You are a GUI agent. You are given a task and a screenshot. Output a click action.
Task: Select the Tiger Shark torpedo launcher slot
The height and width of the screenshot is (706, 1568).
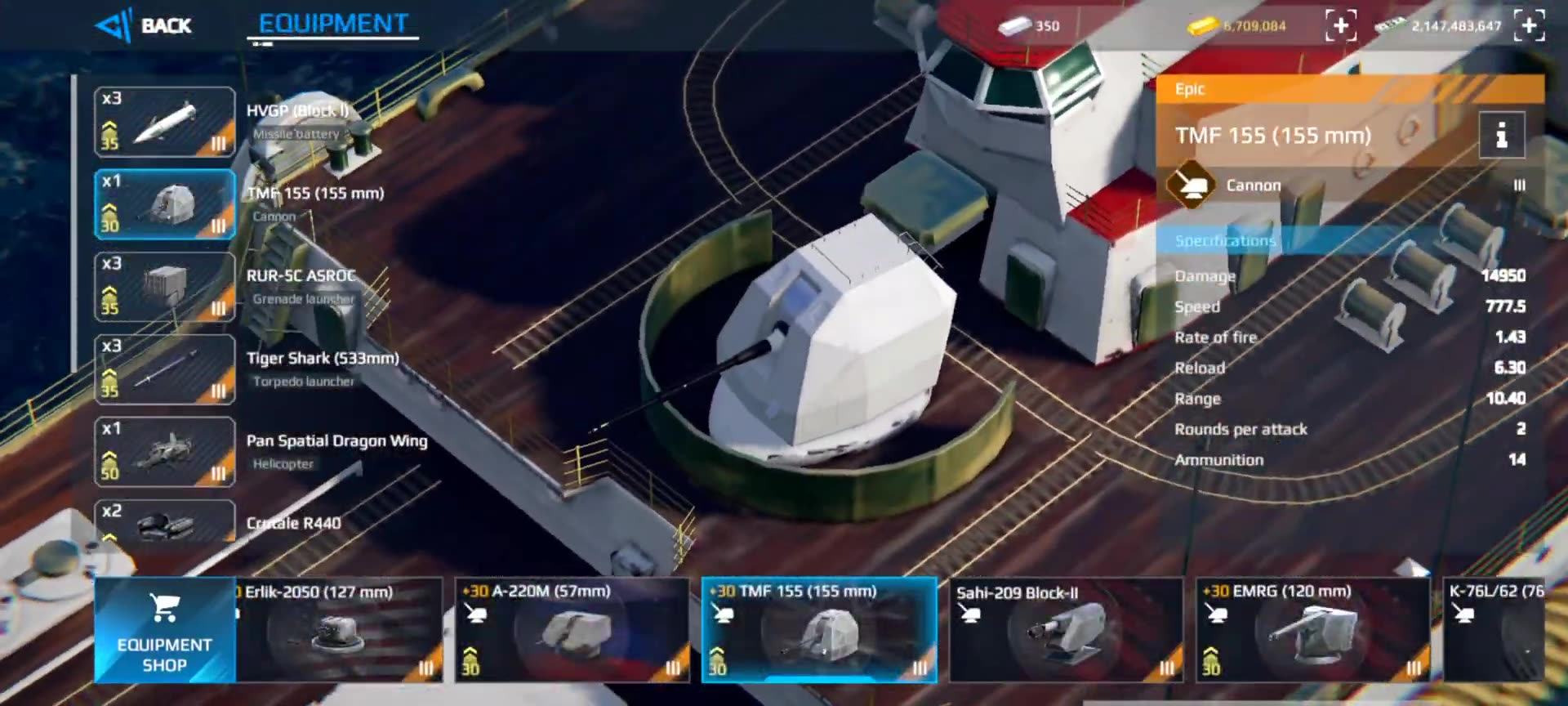pyautogui.click(x=165, y=369)
